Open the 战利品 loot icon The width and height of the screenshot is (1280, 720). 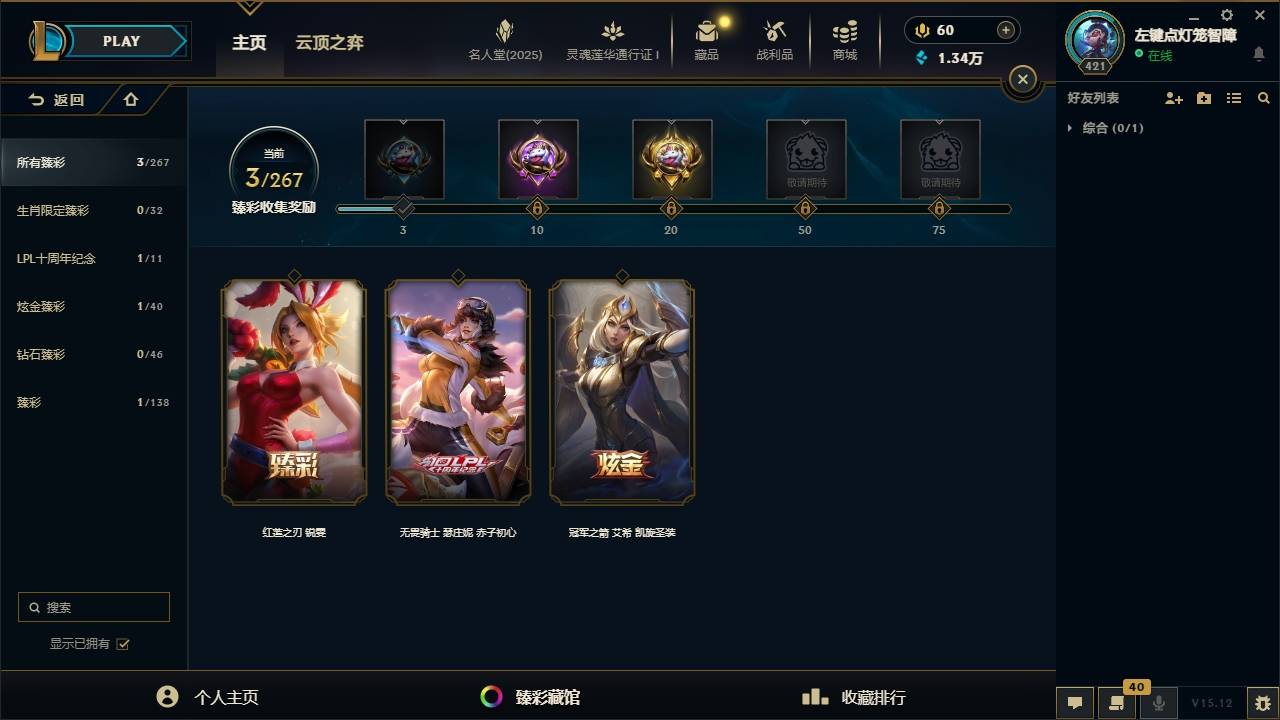tap(775, 40)
